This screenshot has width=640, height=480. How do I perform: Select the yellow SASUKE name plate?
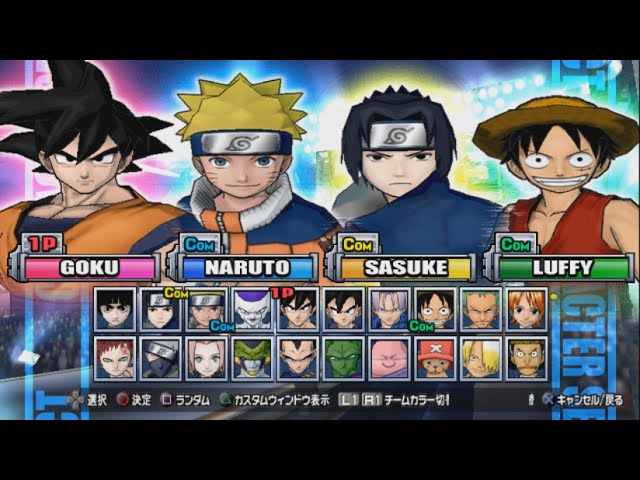[x=404, y=267]
